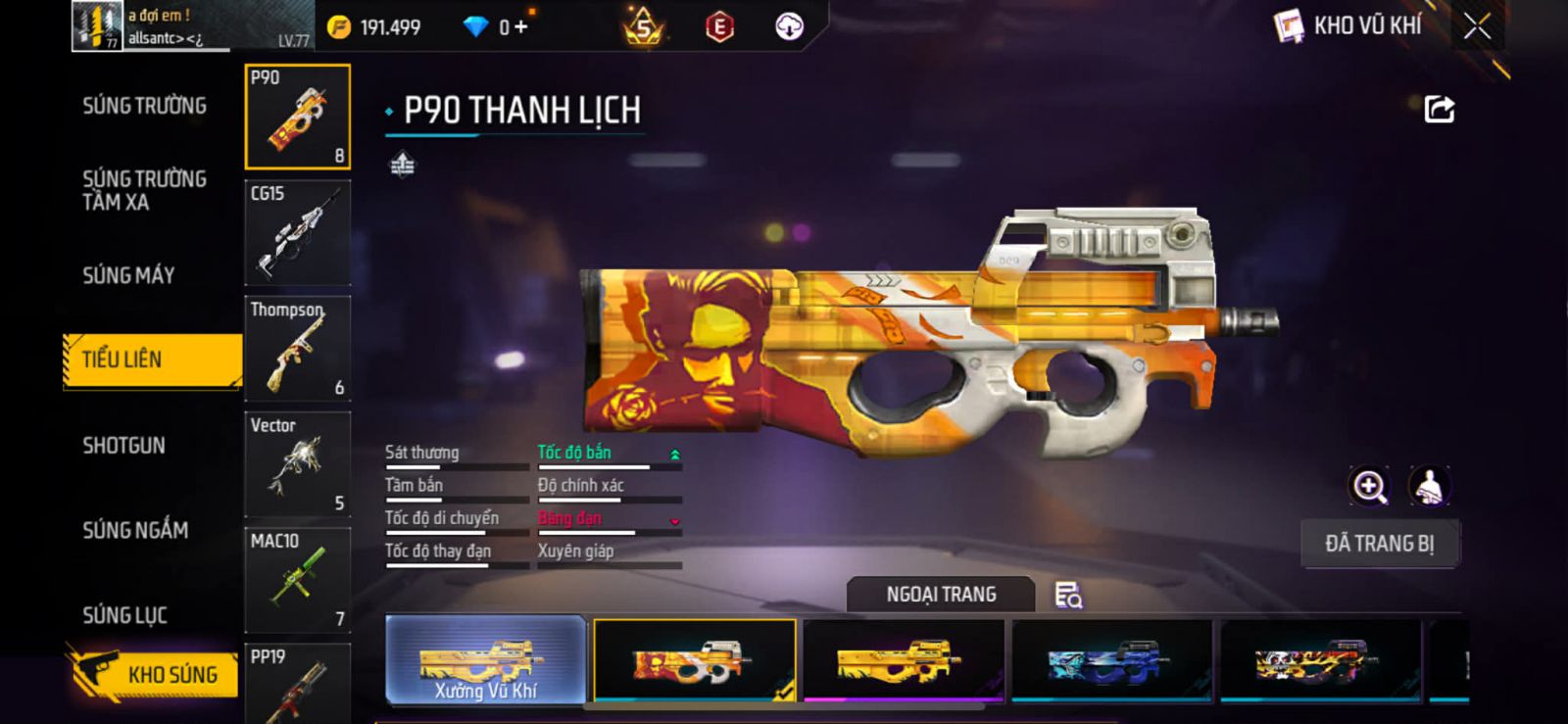Zoom in with the magnifier icon
This screenshot has height=724, width=1568.
[x=1369, y=486]
